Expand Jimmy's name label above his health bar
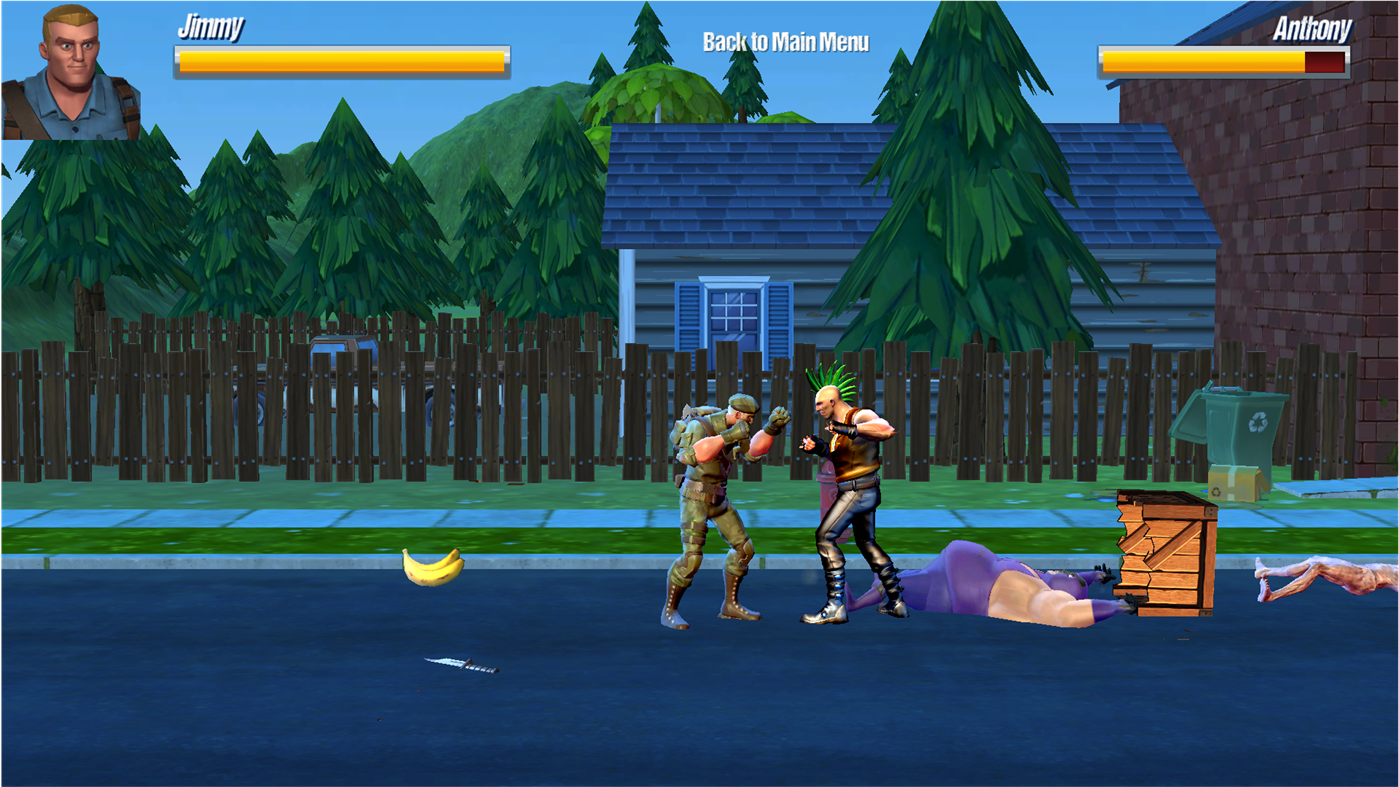 point(213,27)
